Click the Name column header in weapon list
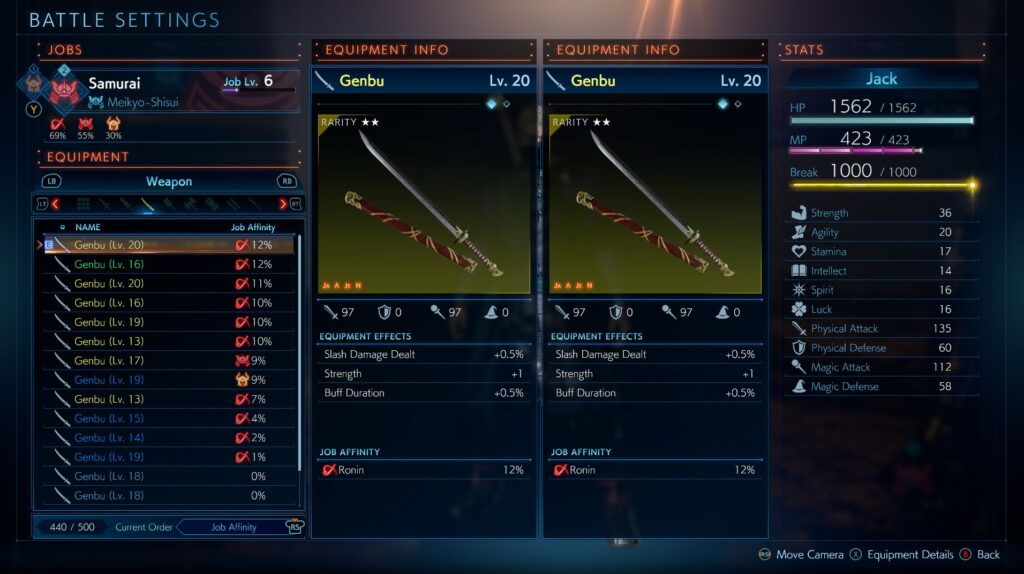 click(88, 227)
